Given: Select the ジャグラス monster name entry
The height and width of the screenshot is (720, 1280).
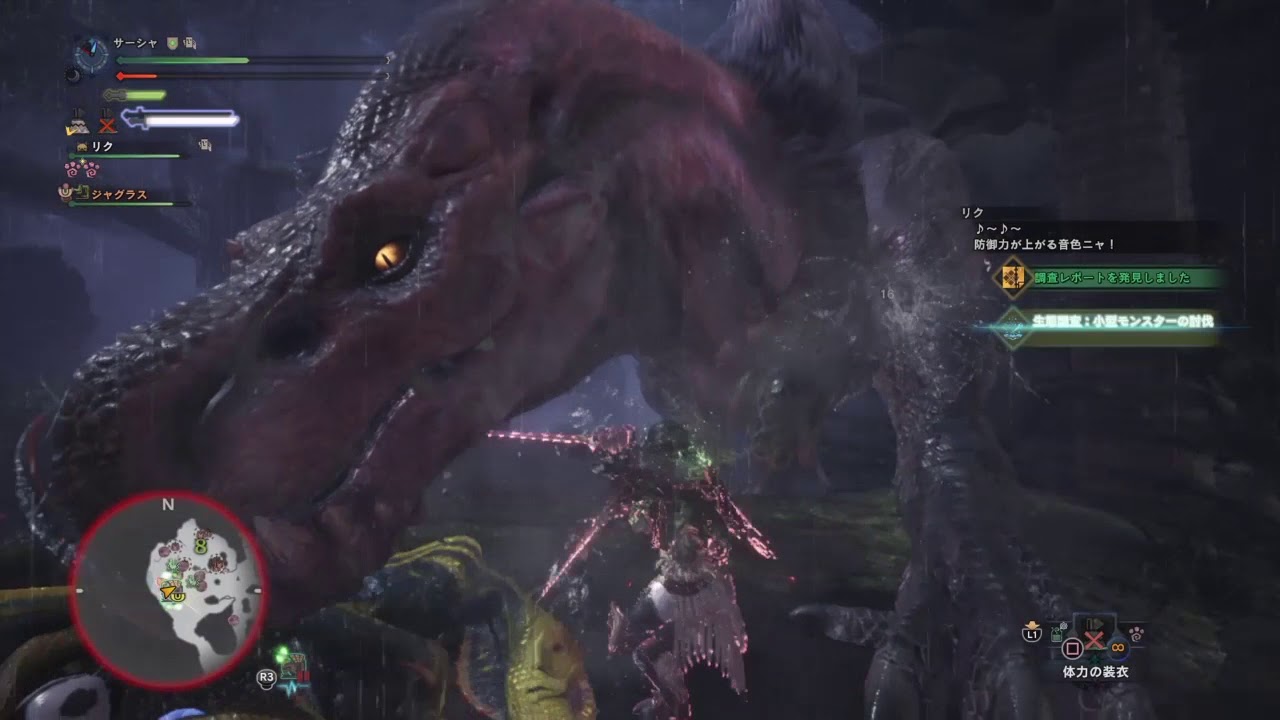Looking at the screenshot, I should pyautogui.click(x=118, y=194).
